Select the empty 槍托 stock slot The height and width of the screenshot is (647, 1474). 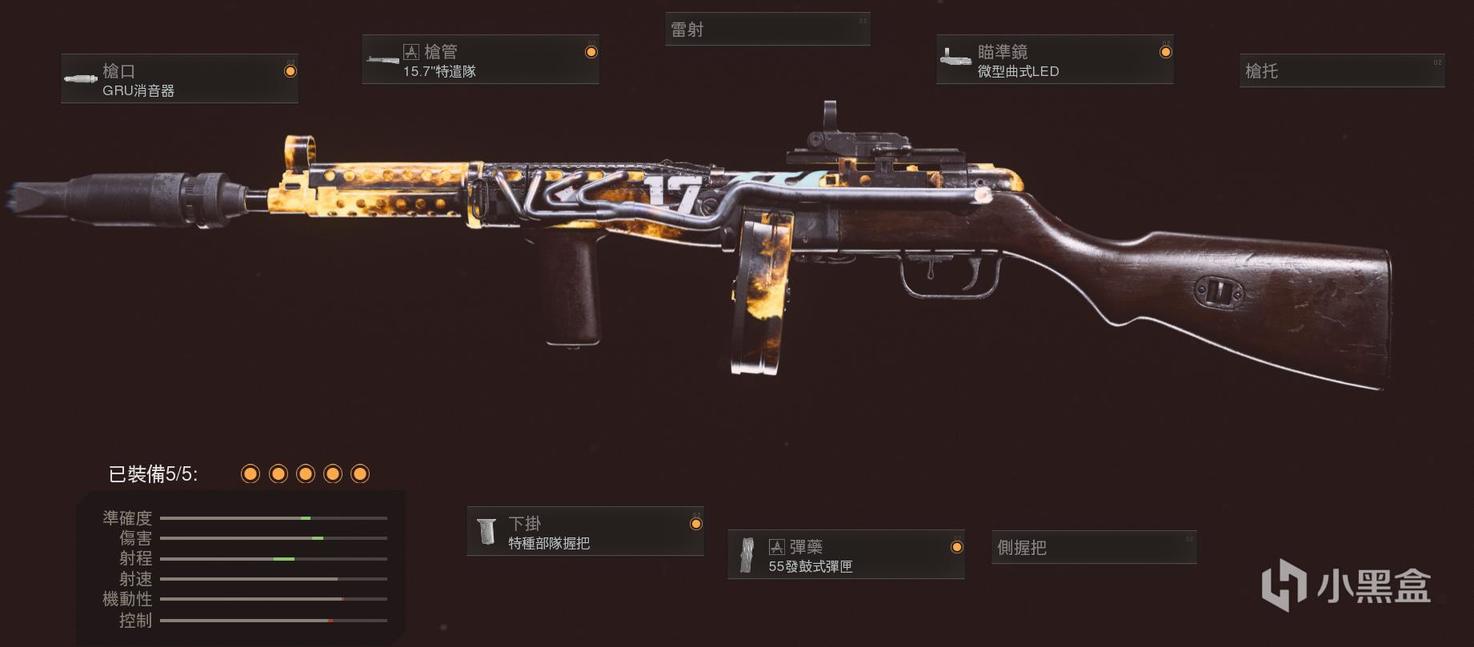[x=1341, y=71]
